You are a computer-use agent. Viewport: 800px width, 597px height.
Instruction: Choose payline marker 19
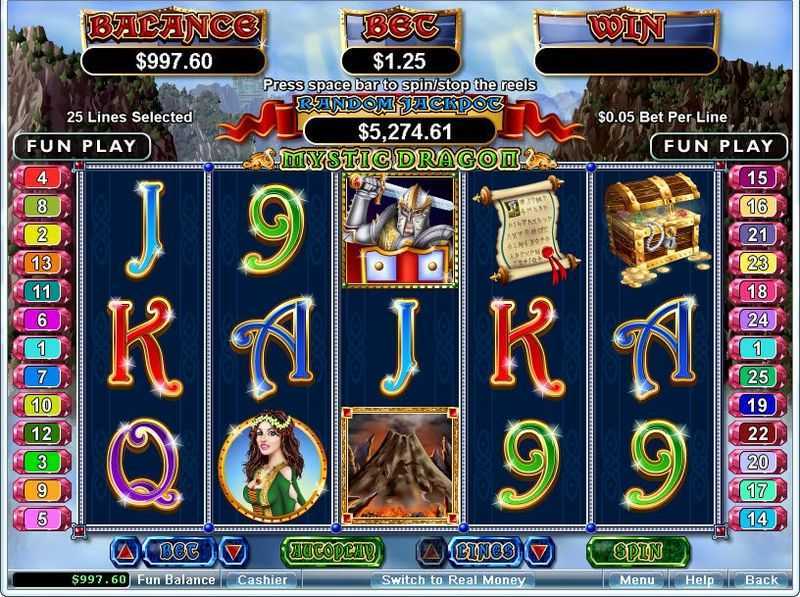[757, 406]
